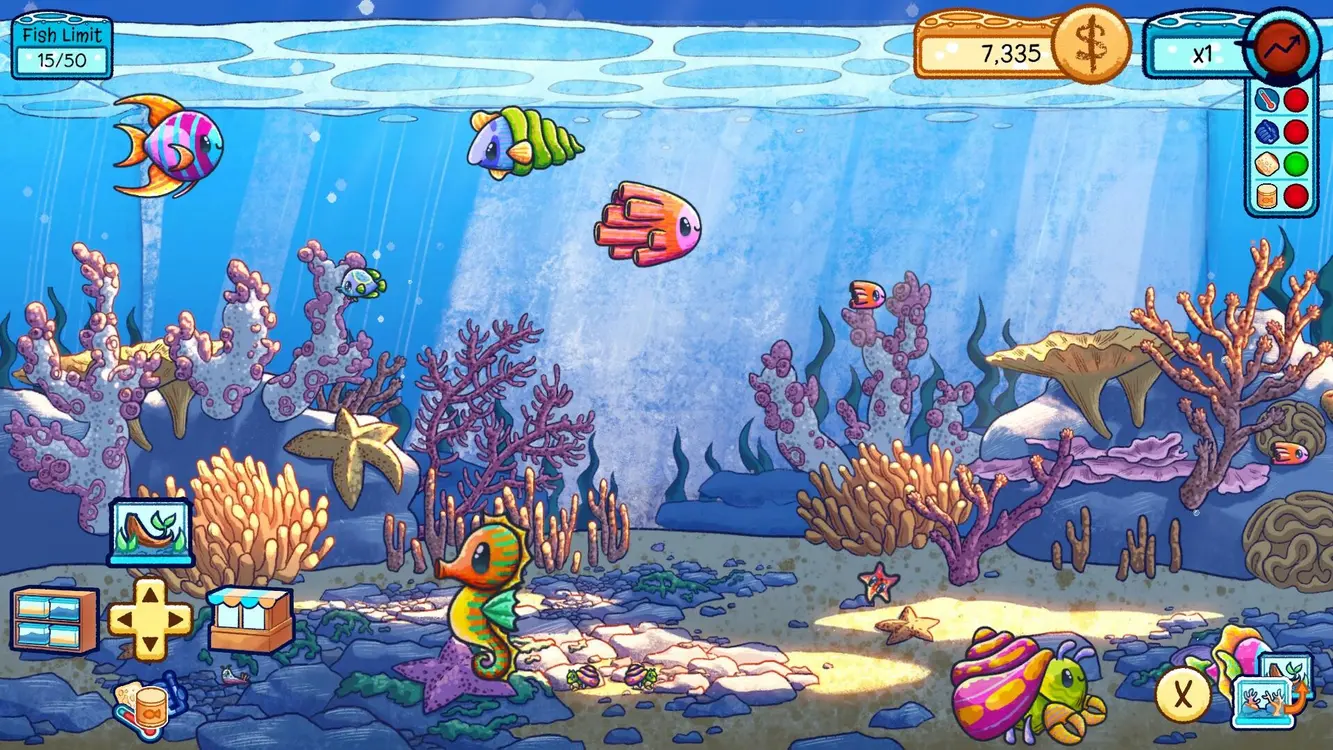Image resolution: width=1333 pixels, height=750 pixels.
Task: Toggle the green food status light
Action: 1296,163
